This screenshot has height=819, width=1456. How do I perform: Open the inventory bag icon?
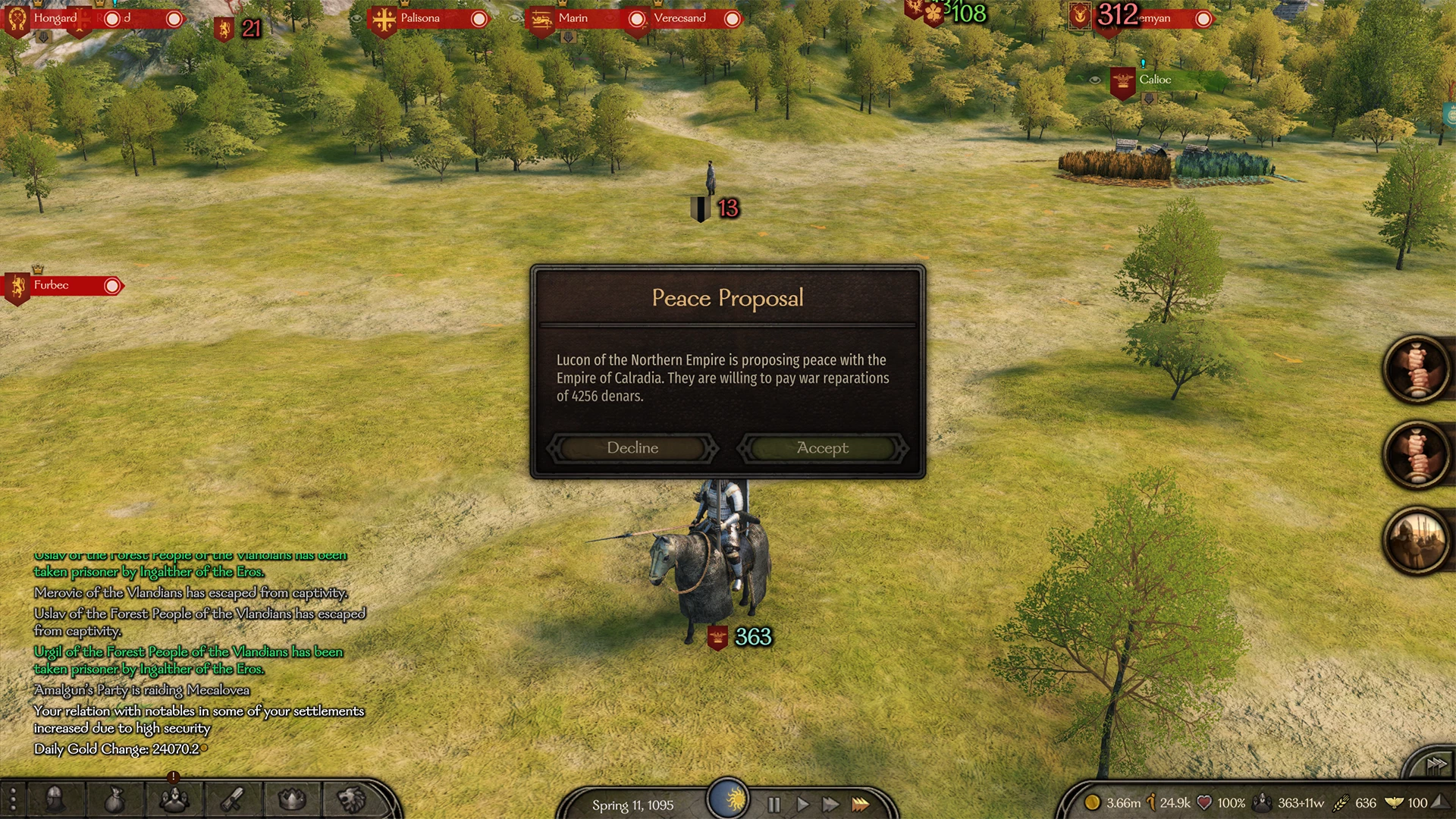pos(114,799)
